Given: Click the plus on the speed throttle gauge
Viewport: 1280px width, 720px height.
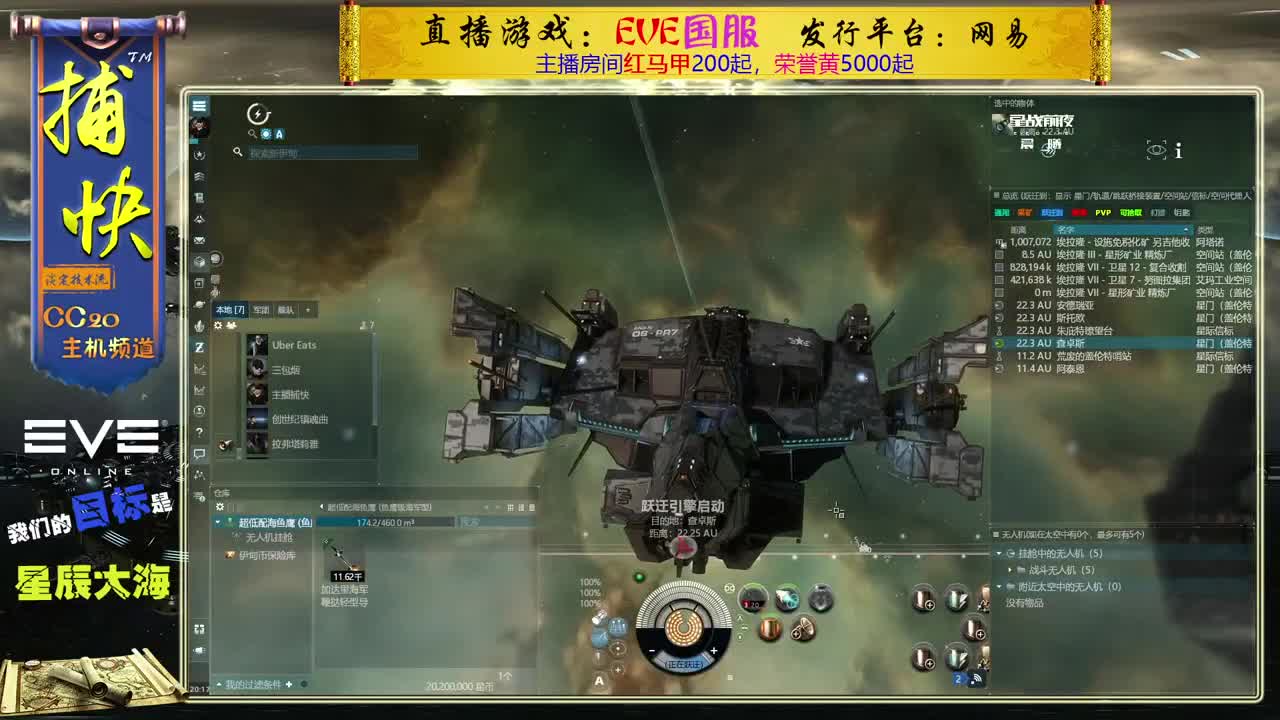Looking at the screenshot, I should (x=714, y=651).
